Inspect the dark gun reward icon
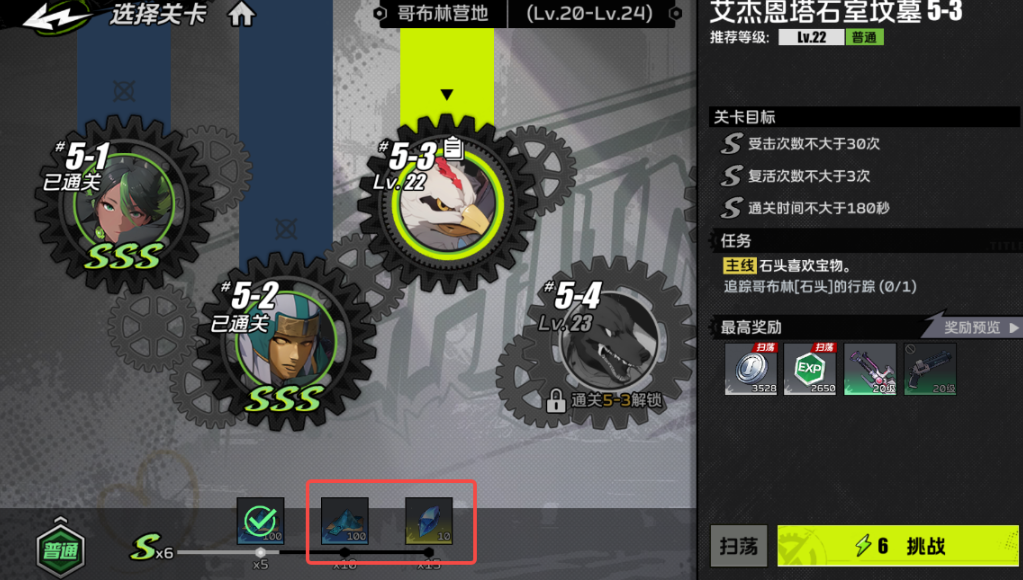Image resolution: width=1023 pixels, height=580 pixels. point(930,369)
